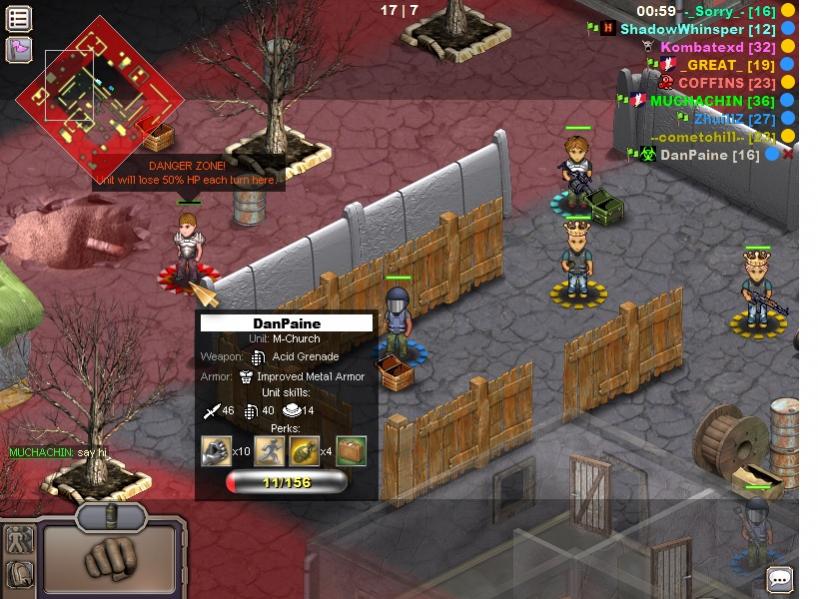
Task: Toggle the walking figure stance button
Action: coord(19,541)
